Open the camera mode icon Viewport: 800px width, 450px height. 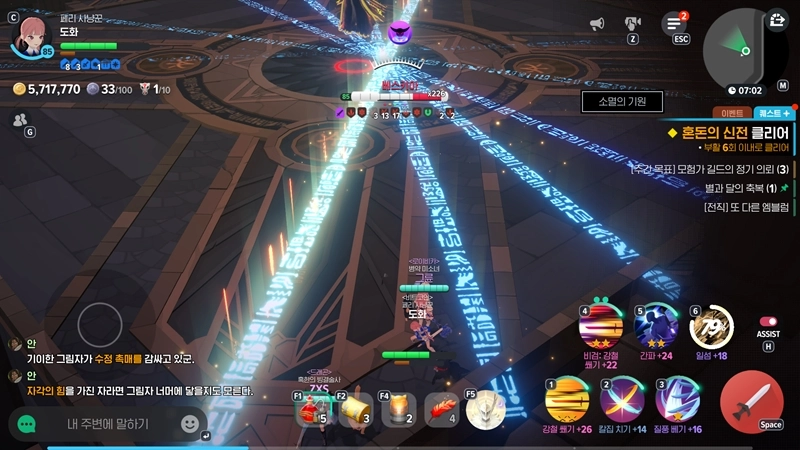tap(633, 23)
